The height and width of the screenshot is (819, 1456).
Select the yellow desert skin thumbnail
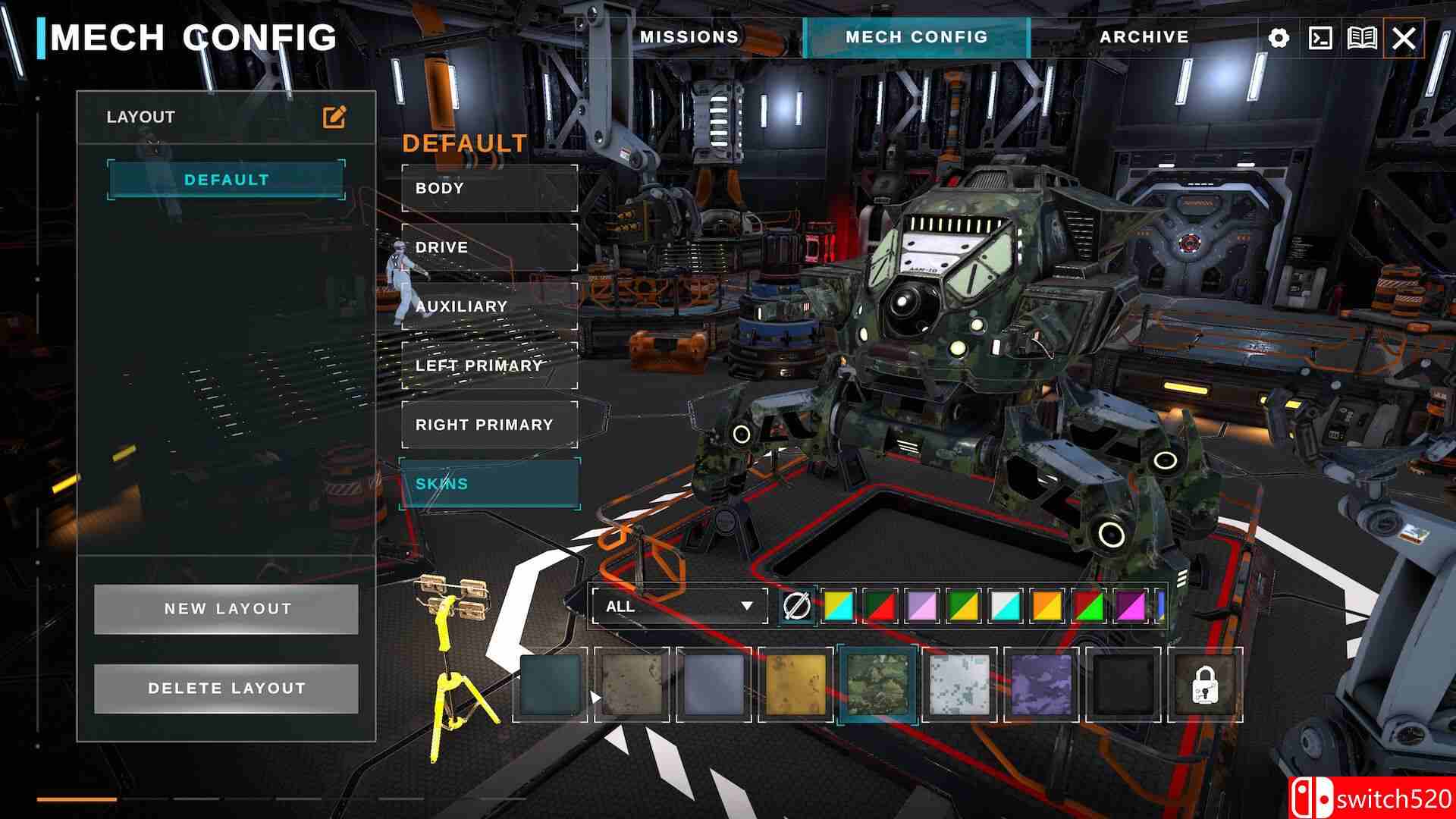pos(795,685)
